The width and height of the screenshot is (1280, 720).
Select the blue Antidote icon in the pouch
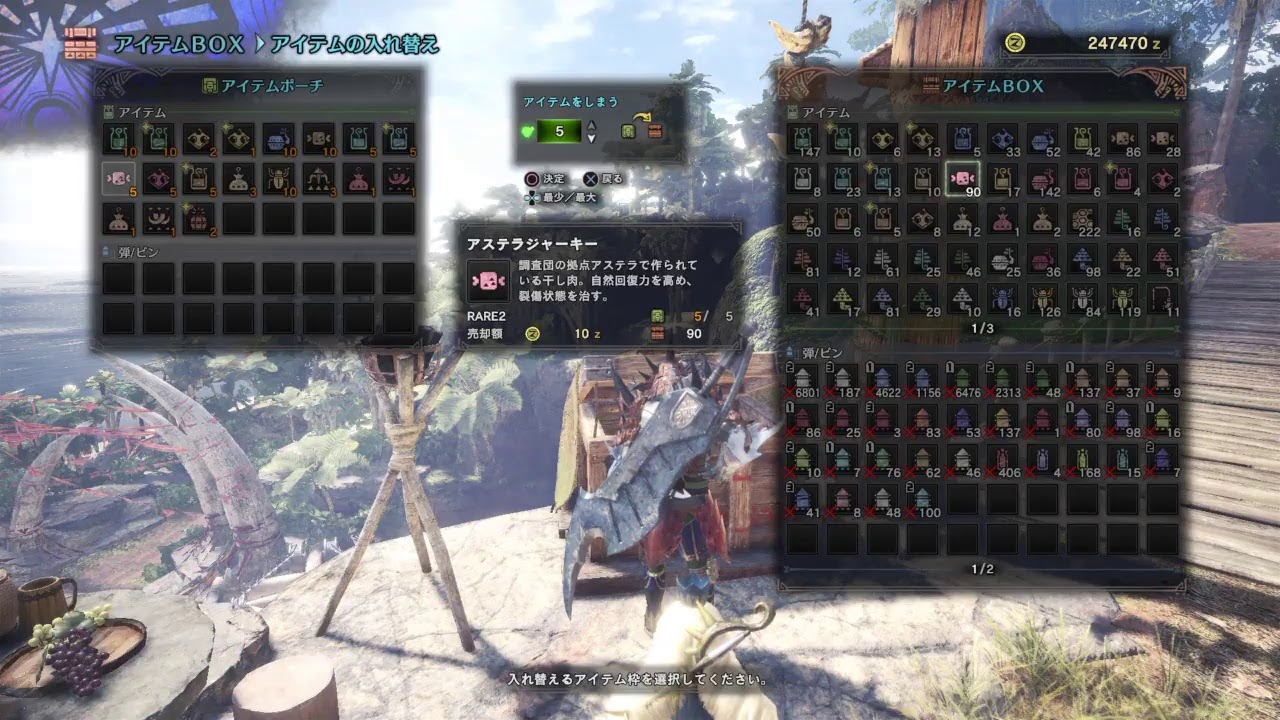pyautogui.click(x=277, y=139)
